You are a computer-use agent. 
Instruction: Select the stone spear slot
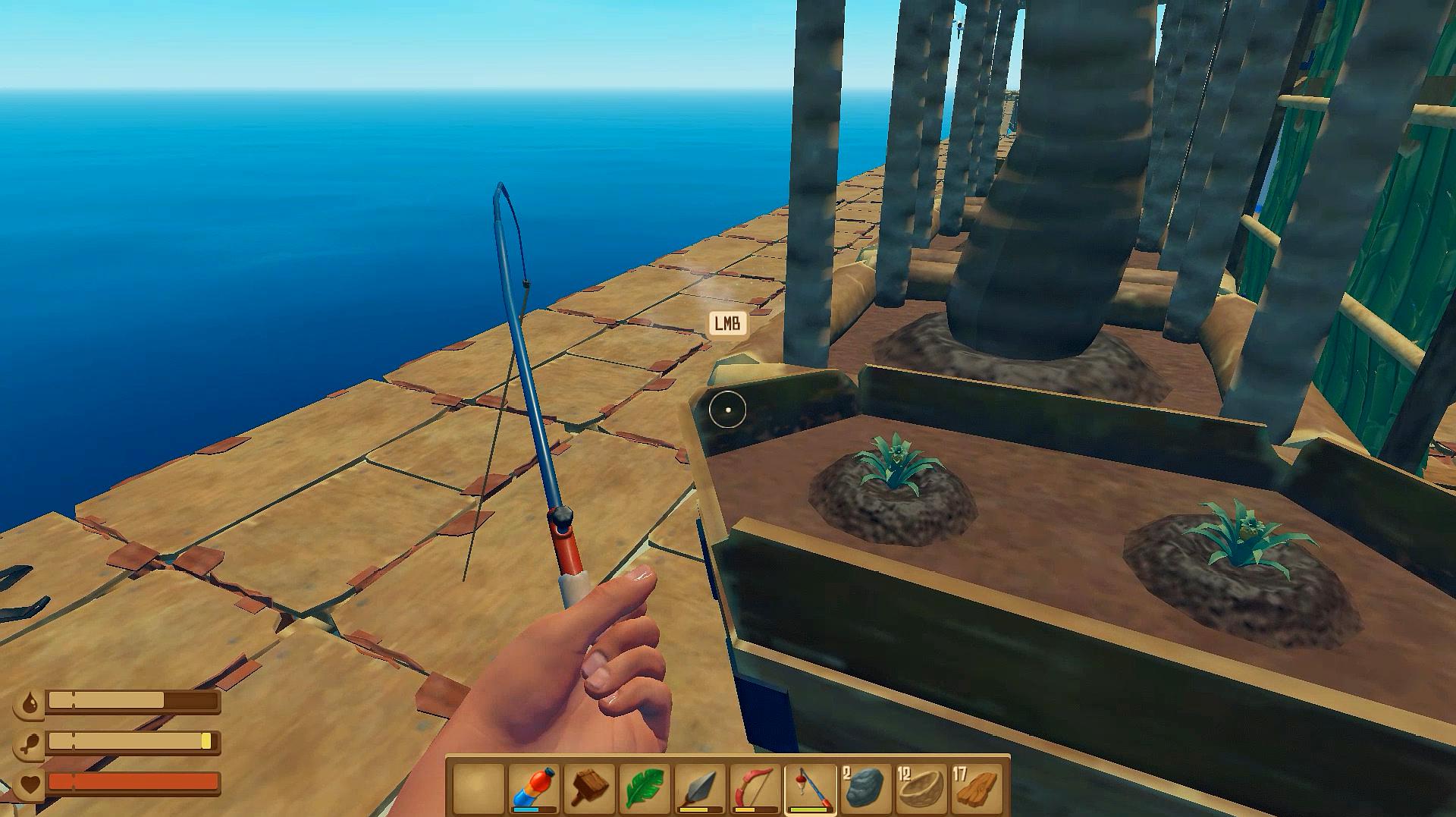(x=700, y=787)
